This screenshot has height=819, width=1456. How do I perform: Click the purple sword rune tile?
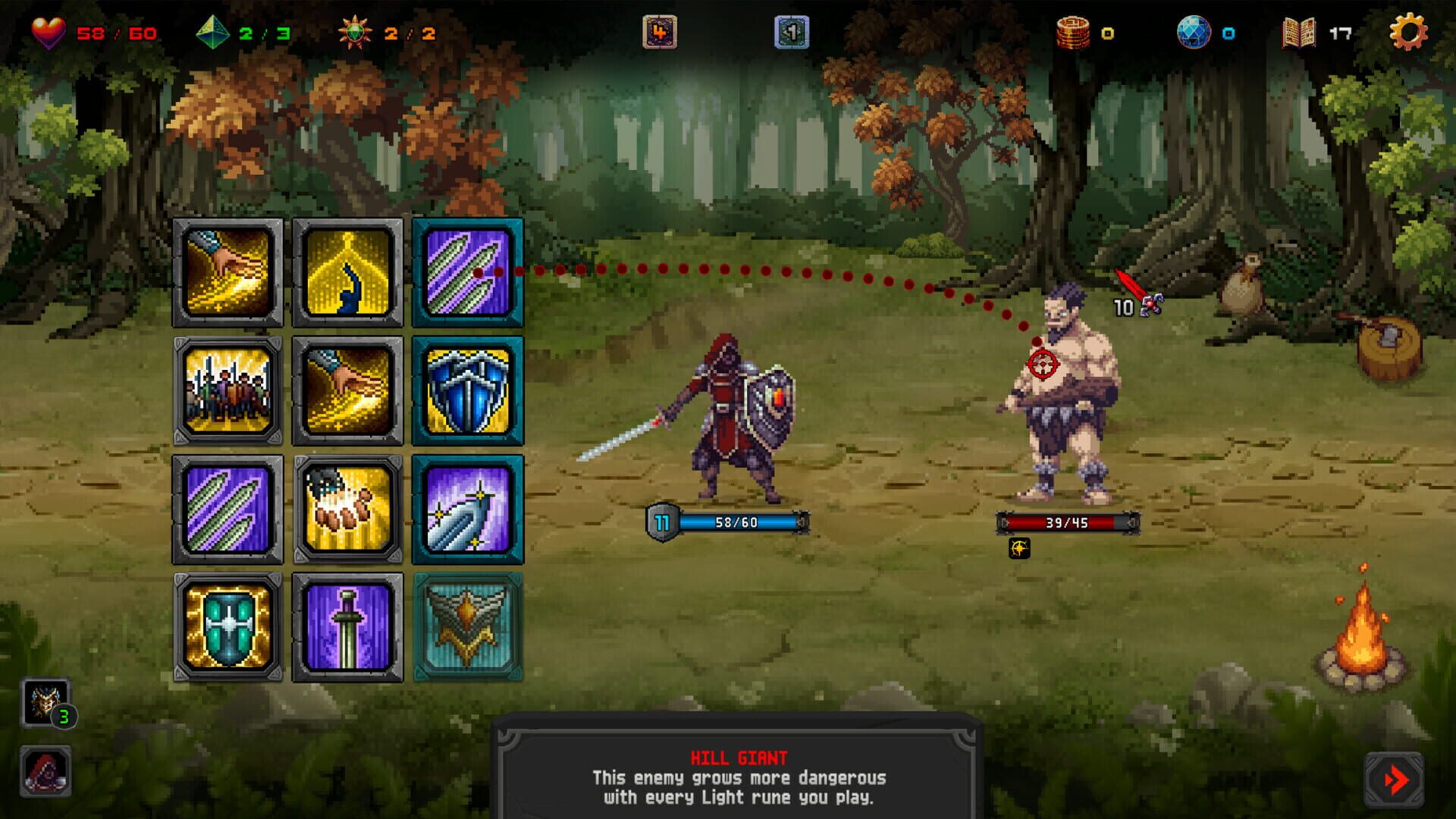coord(347,626)
